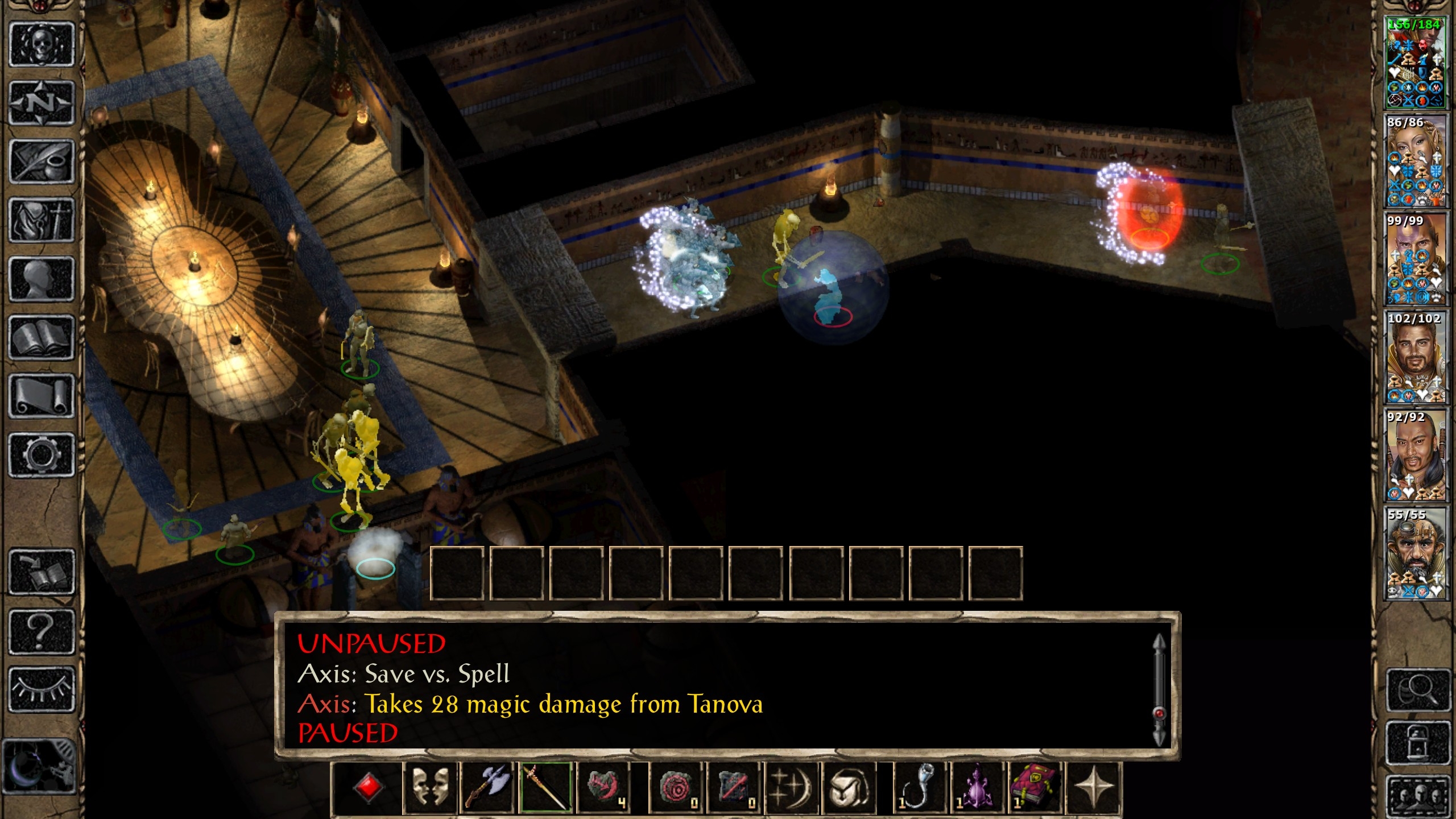
Task: Select the party leader portrait at 156/184 HP
Action: 1415,63
